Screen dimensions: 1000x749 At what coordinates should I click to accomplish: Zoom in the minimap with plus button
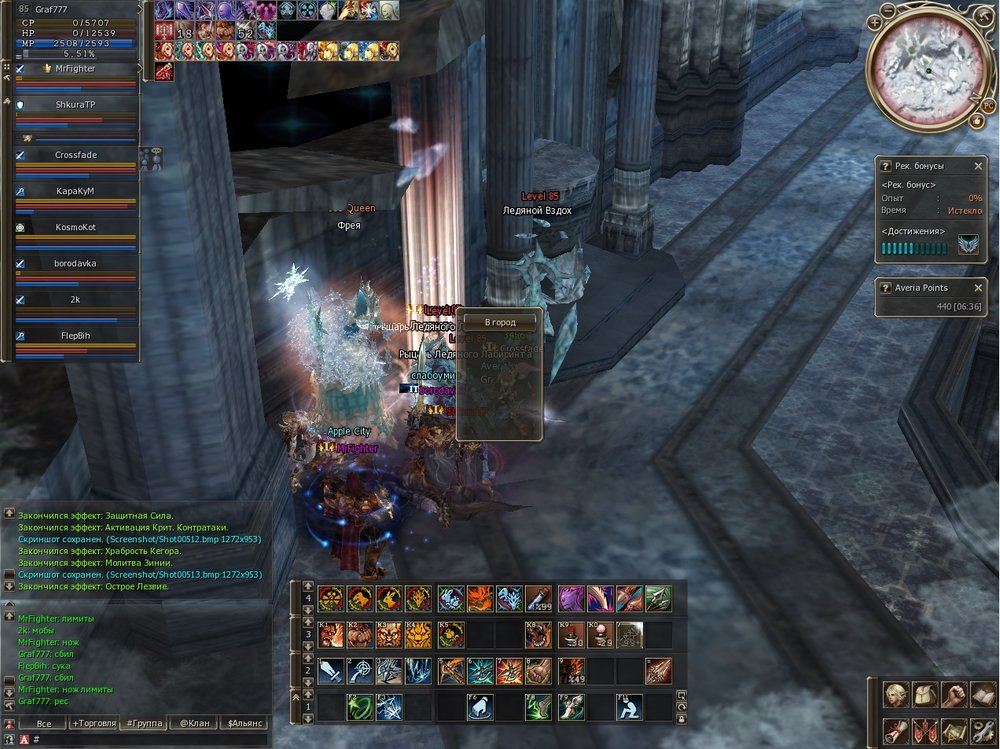(x=875, y=21)
